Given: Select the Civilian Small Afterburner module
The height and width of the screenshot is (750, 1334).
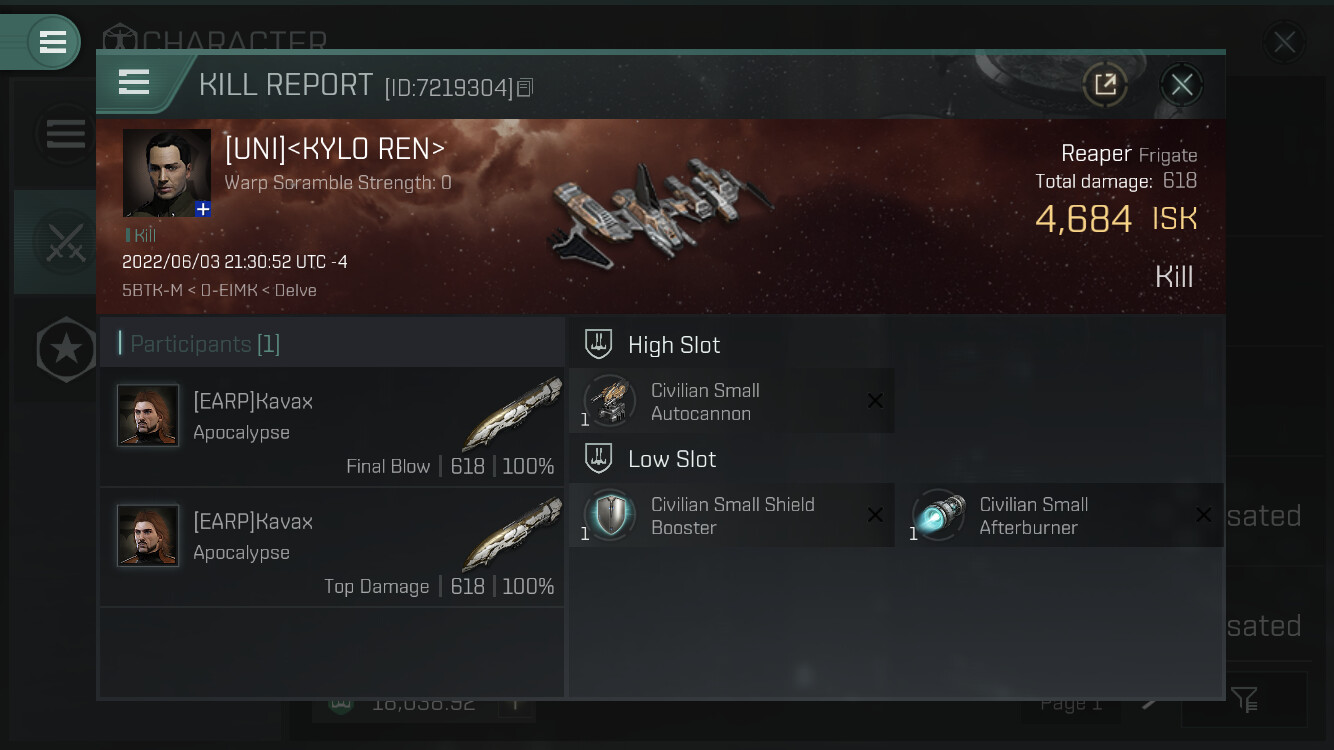Looking at the screenshot, I should [1066, 515].
